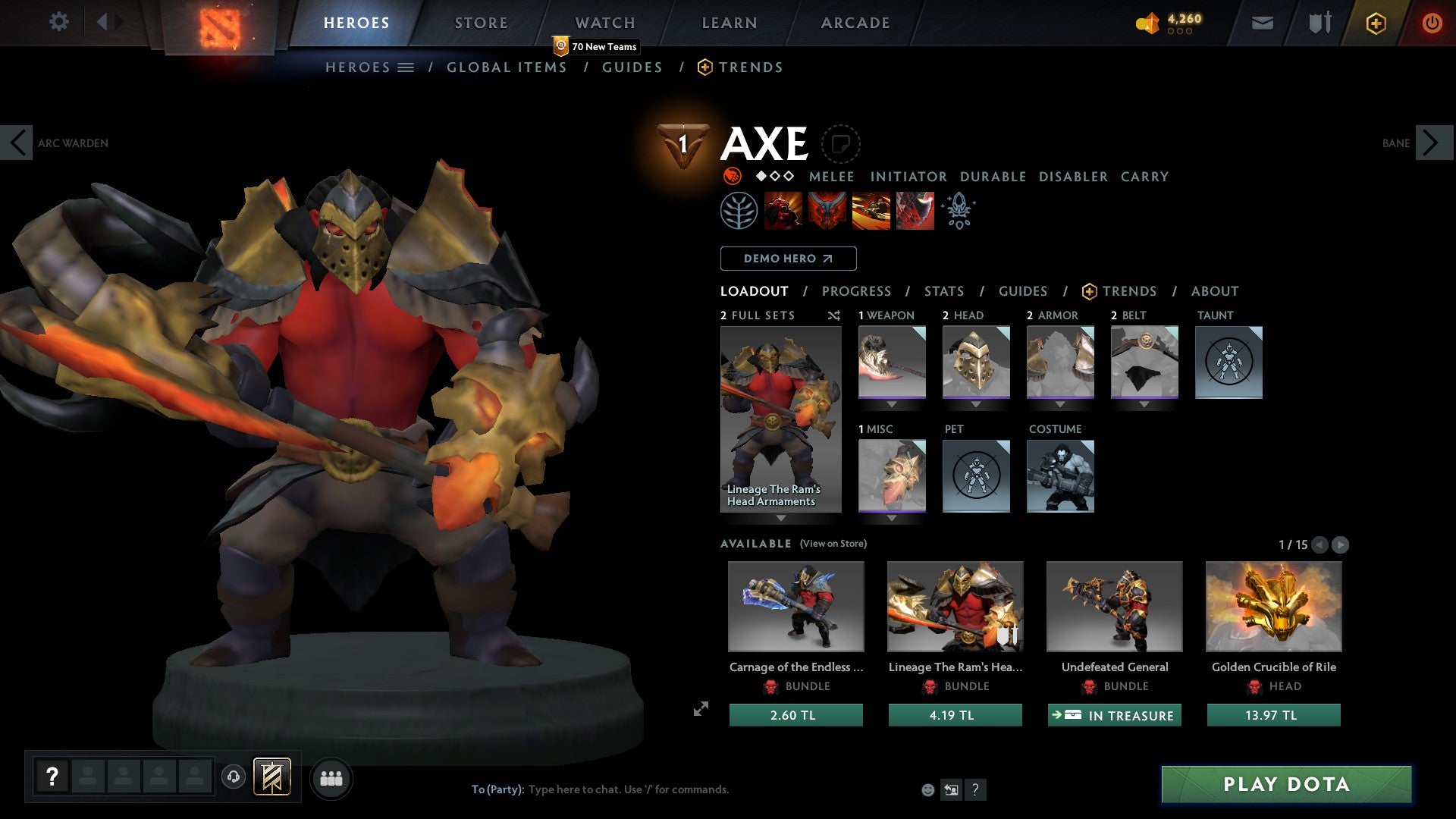1456x819 pixels.
Task: Open the mail/notifications envelope icon
Action: [1263, 23]
